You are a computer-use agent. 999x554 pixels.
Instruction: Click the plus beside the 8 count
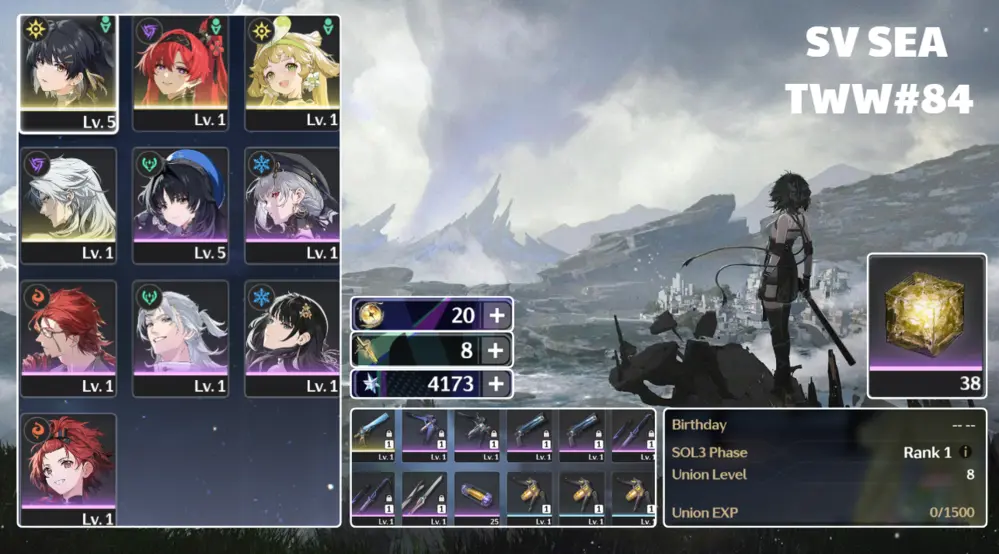[x=496, y=350]
